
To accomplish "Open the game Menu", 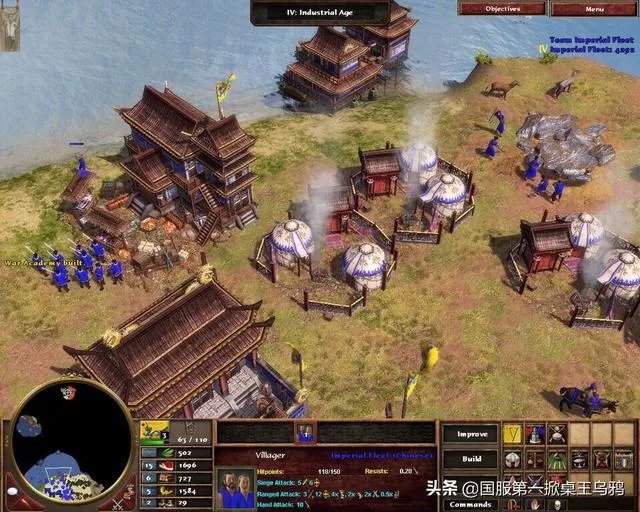I will coord(594,8).
